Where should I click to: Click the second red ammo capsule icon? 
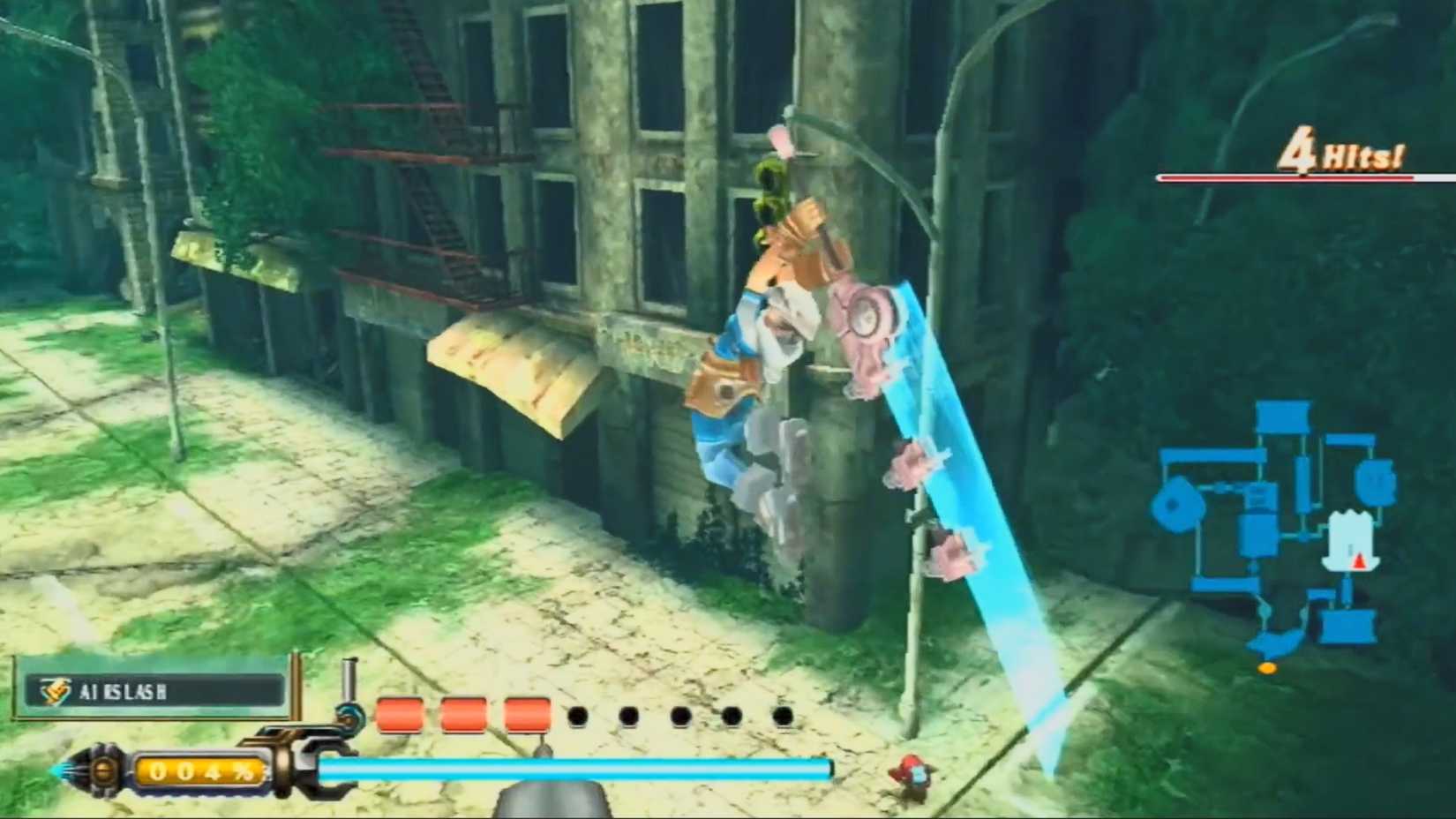pos(462,711)
